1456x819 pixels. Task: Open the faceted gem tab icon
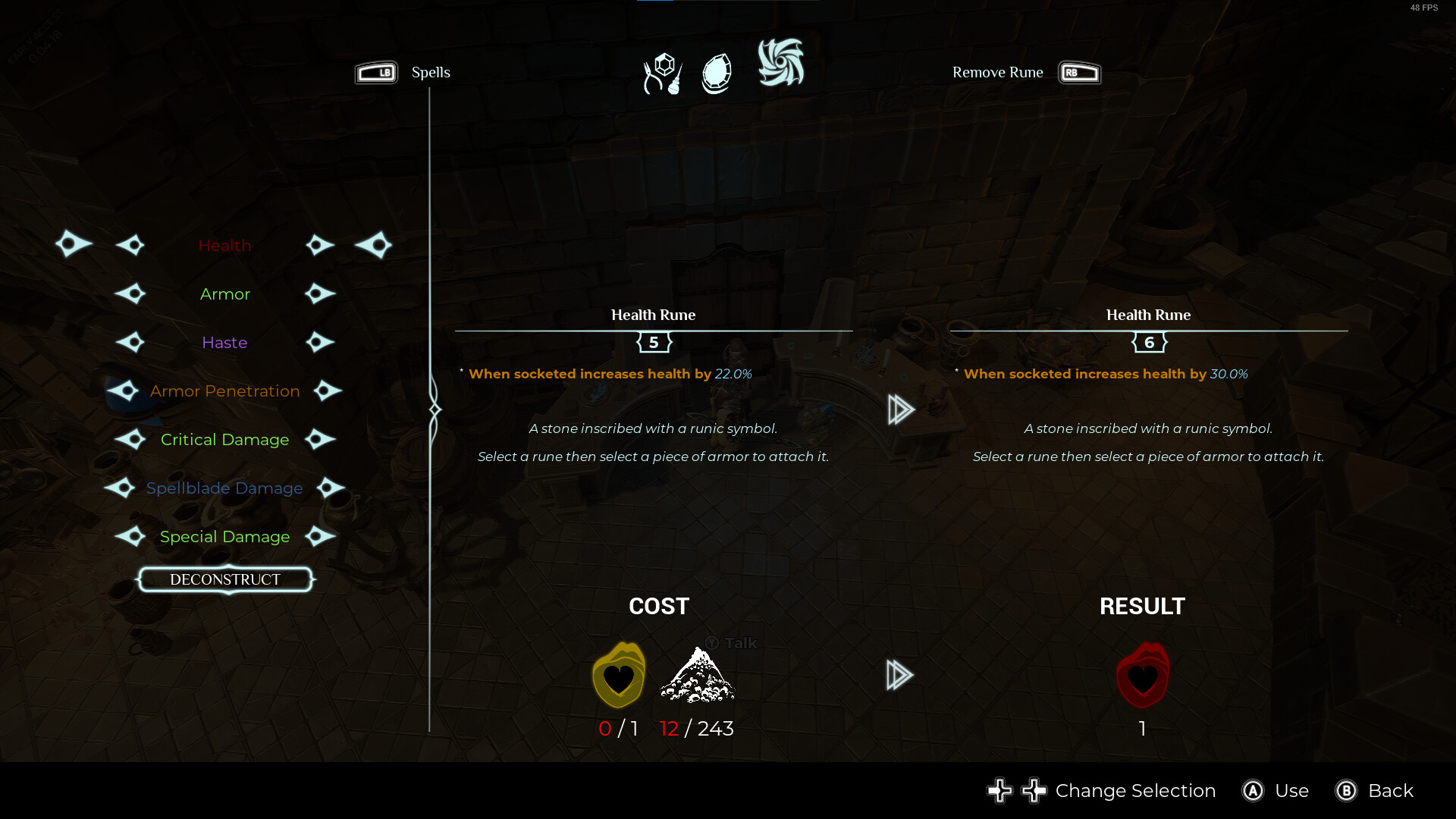717,74
